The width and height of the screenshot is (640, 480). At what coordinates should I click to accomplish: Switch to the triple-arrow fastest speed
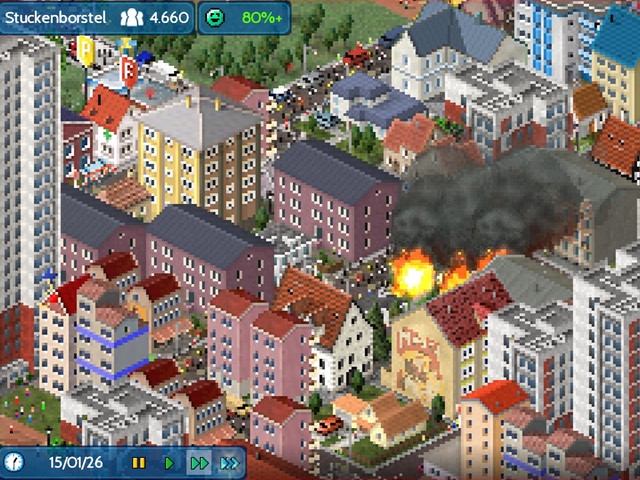[230, 463]
